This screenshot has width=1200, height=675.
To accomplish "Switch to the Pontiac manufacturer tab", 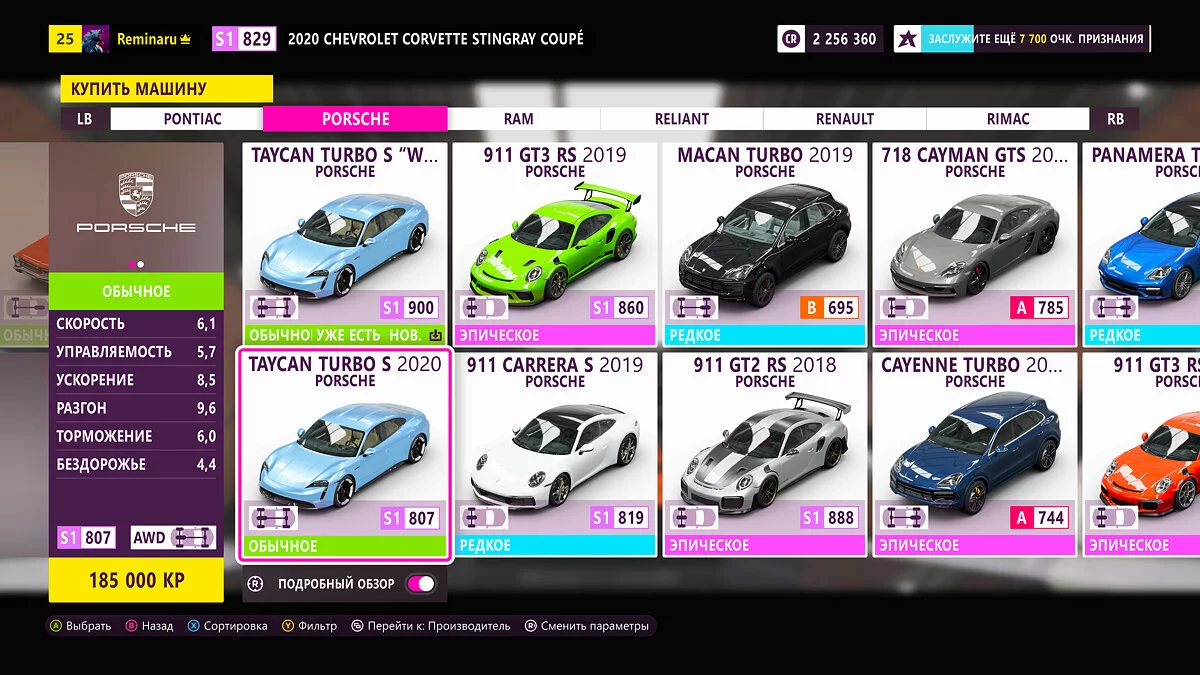I will coord(192,119).
